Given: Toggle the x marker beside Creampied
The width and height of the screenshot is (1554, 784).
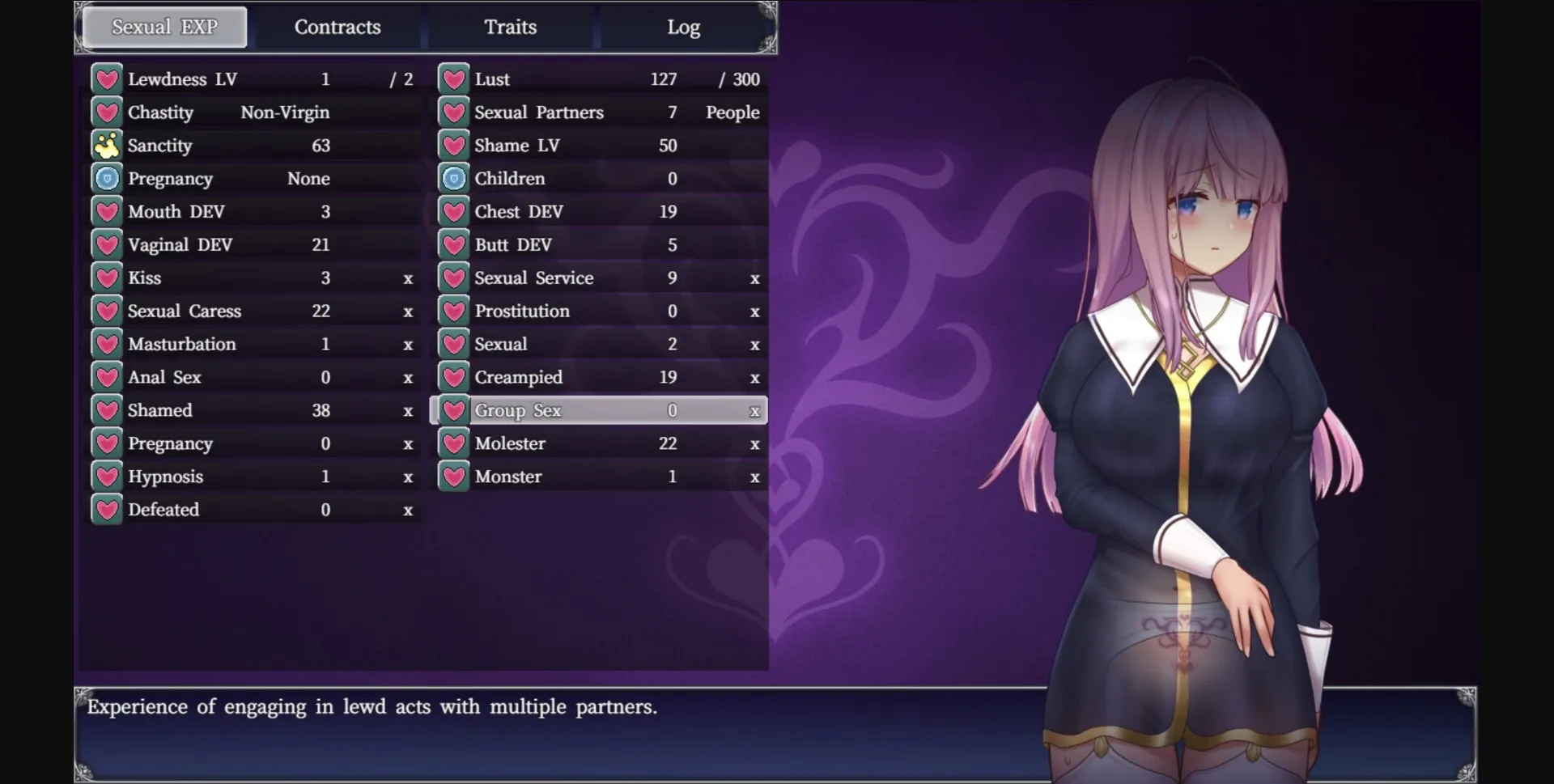Looking at the screenshot, I should [x=754, y=377].
